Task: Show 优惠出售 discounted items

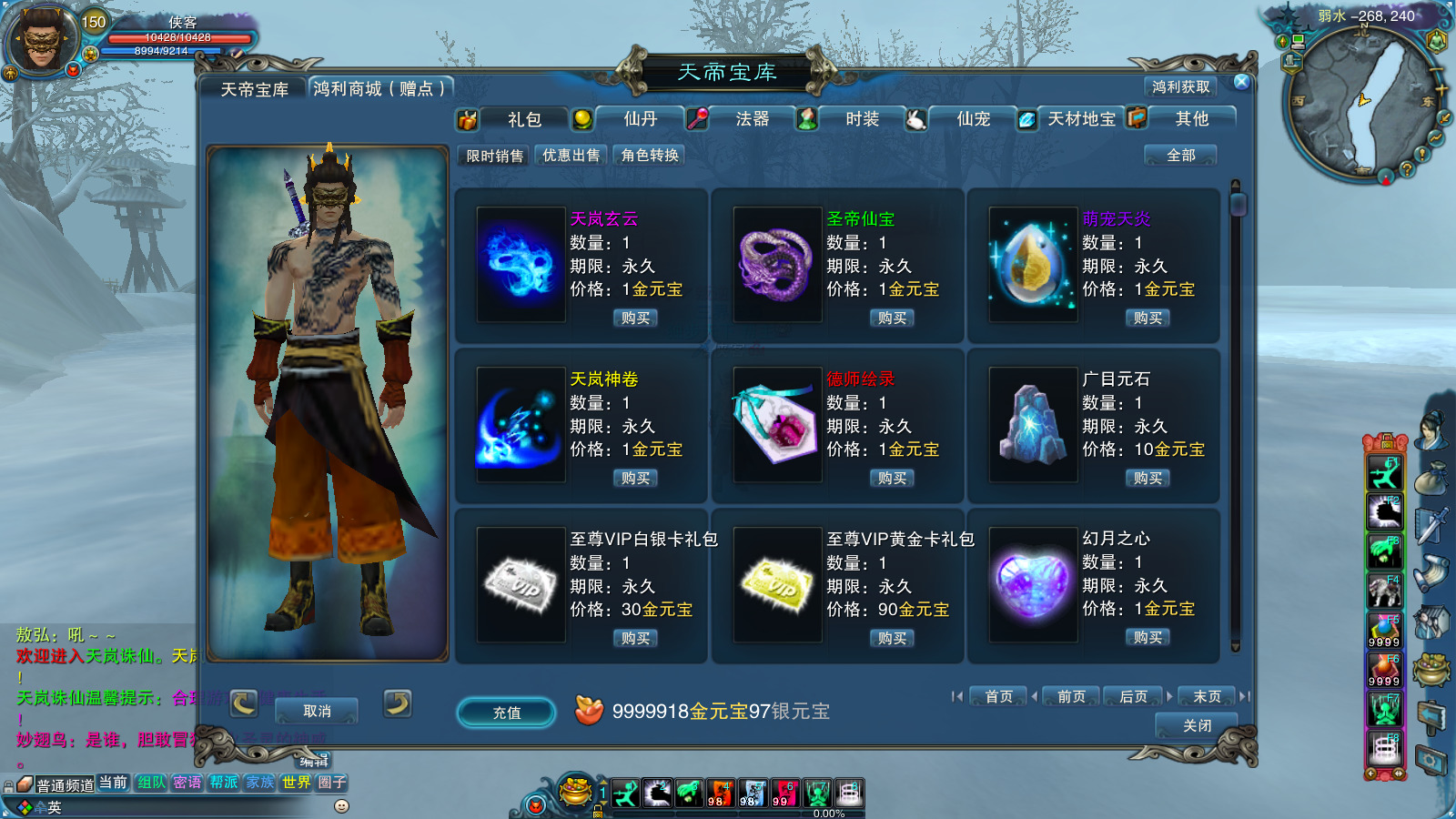Action: coord(571,156)
